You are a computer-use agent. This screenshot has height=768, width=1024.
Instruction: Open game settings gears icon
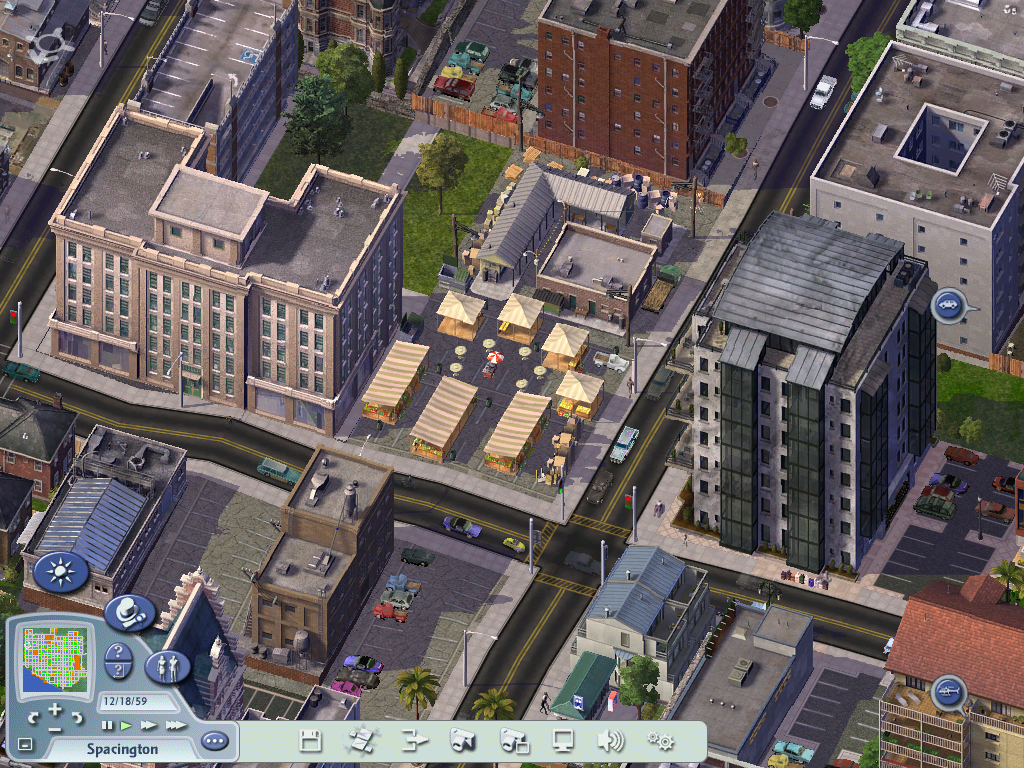click(660, 741)
